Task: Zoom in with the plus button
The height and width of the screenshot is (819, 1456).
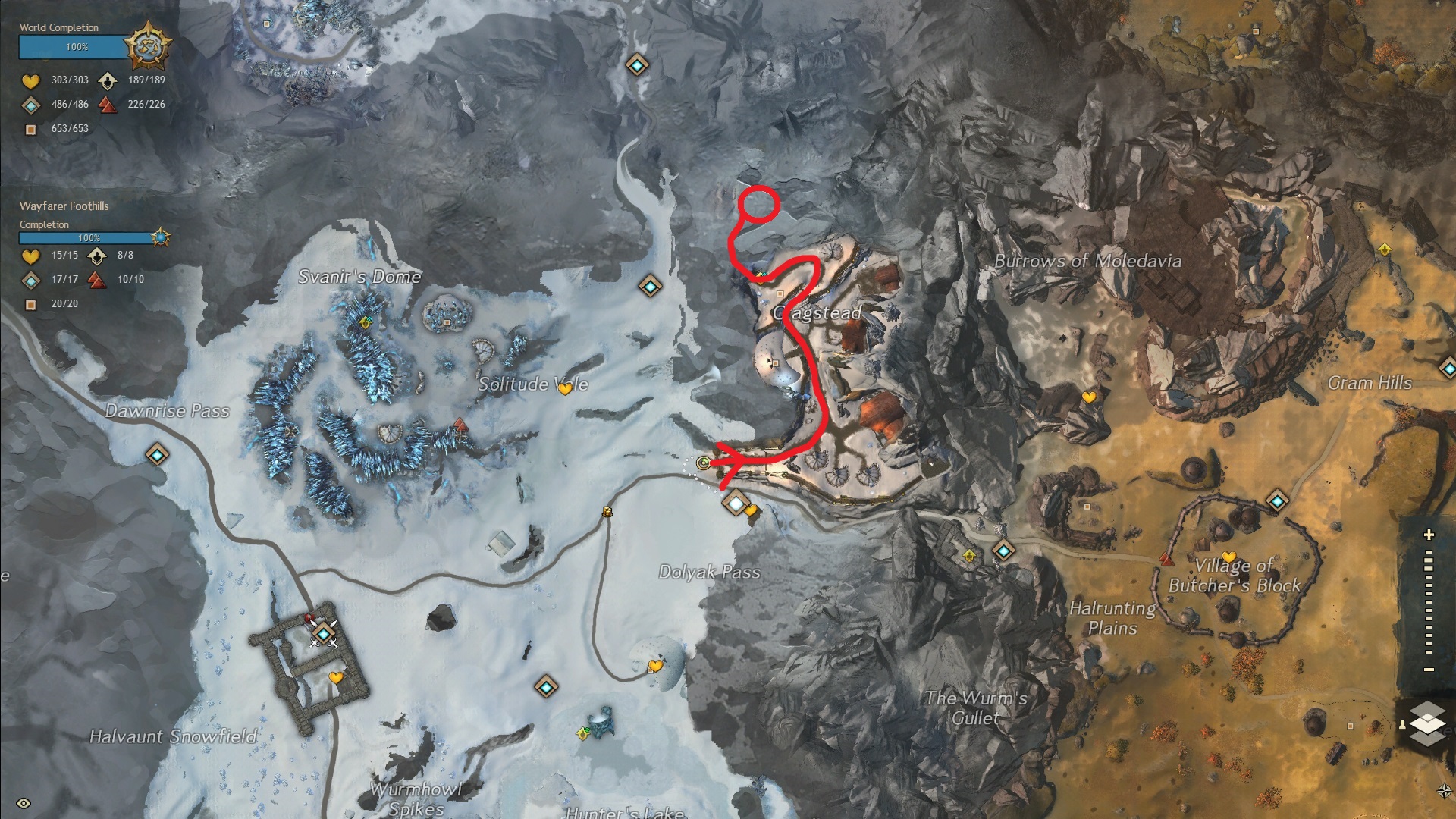Action: click(x=1429, y=535)
